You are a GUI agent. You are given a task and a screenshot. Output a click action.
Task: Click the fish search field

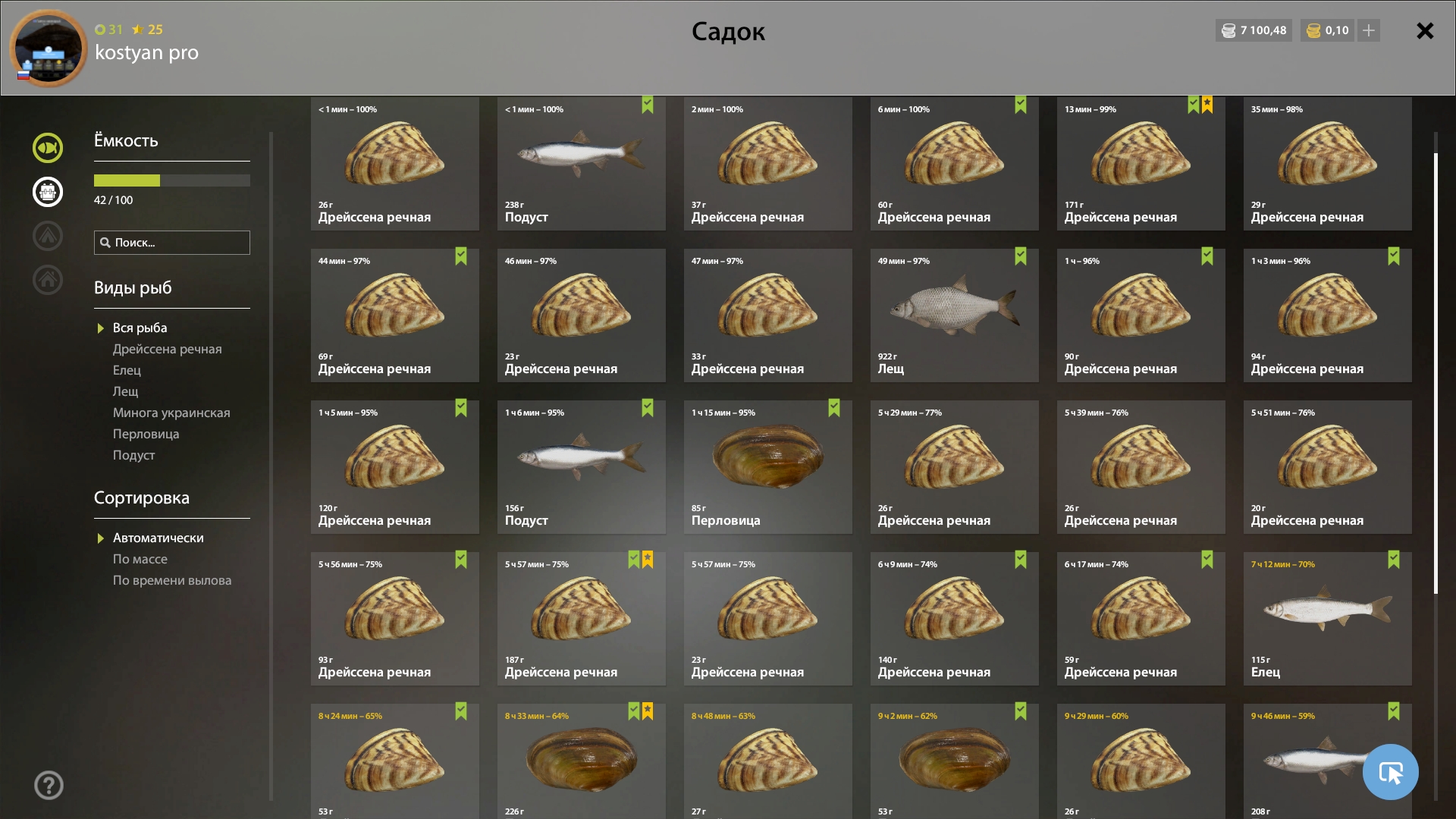pos(172,243)
